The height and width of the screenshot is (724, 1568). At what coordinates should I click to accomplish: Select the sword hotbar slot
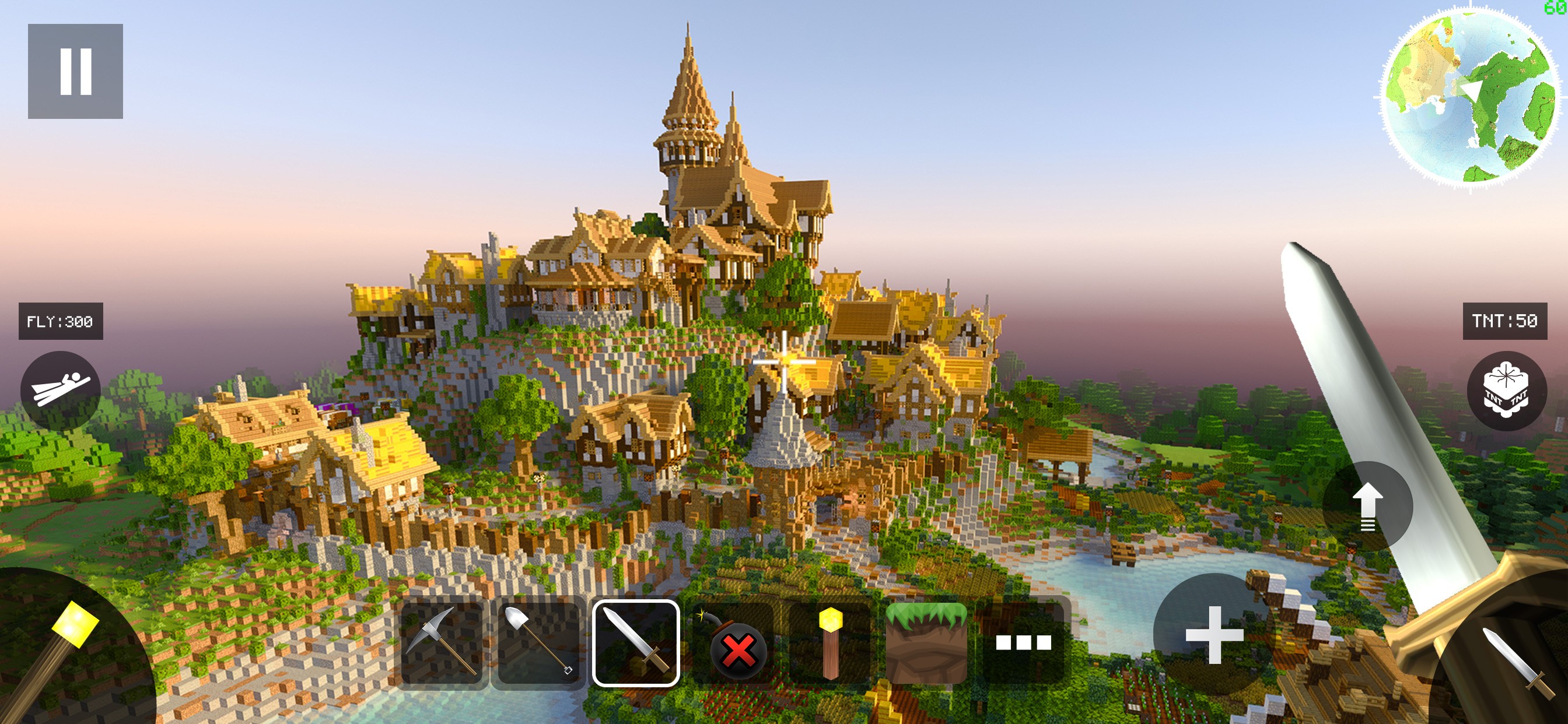635,642
